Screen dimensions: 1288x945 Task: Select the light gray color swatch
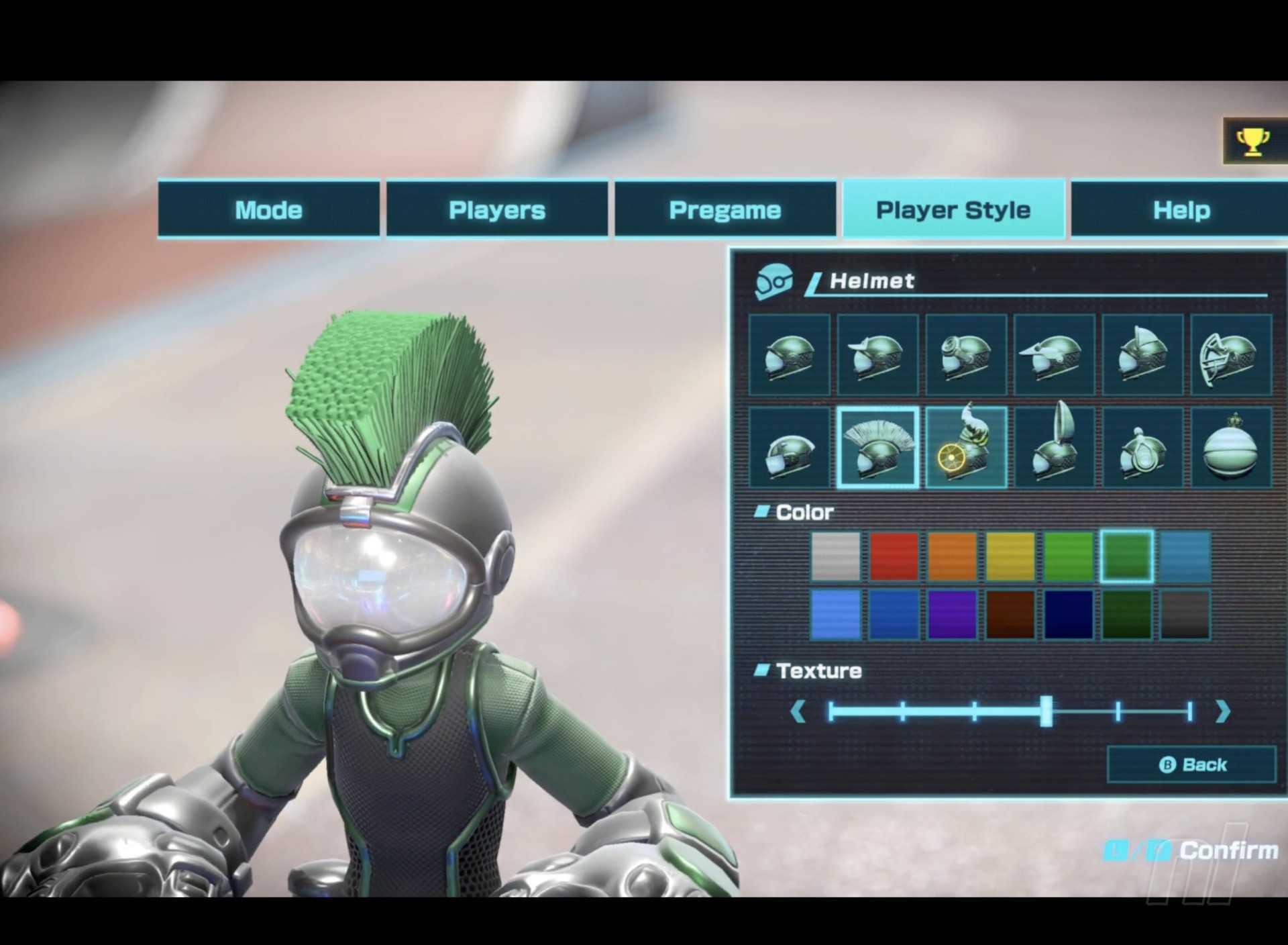tap(835, 556)
